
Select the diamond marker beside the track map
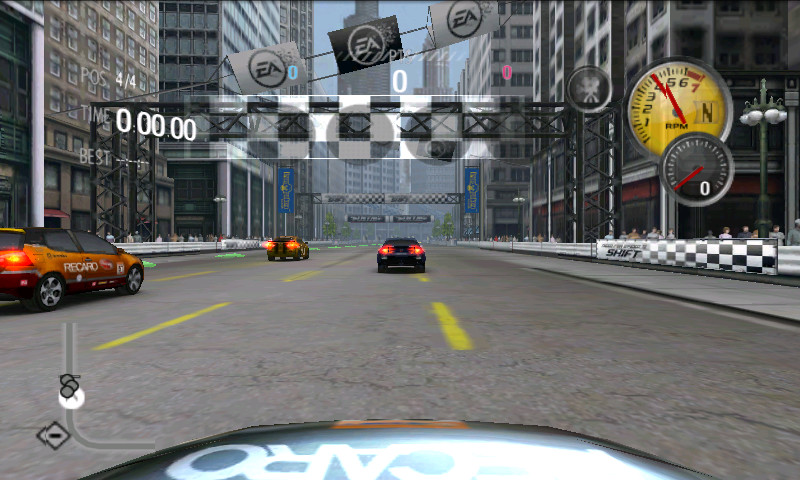click(x=53, y=435)
